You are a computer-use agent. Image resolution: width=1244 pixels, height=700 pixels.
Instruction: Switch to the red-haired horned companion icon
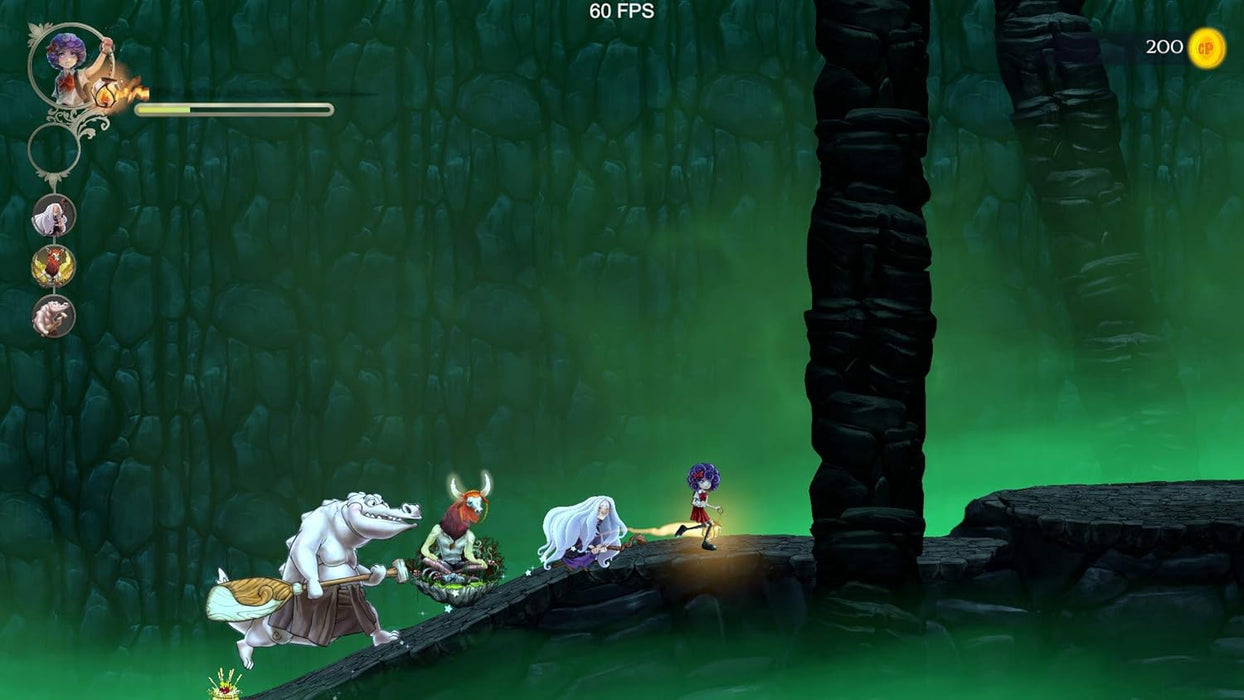click(54, 266)
